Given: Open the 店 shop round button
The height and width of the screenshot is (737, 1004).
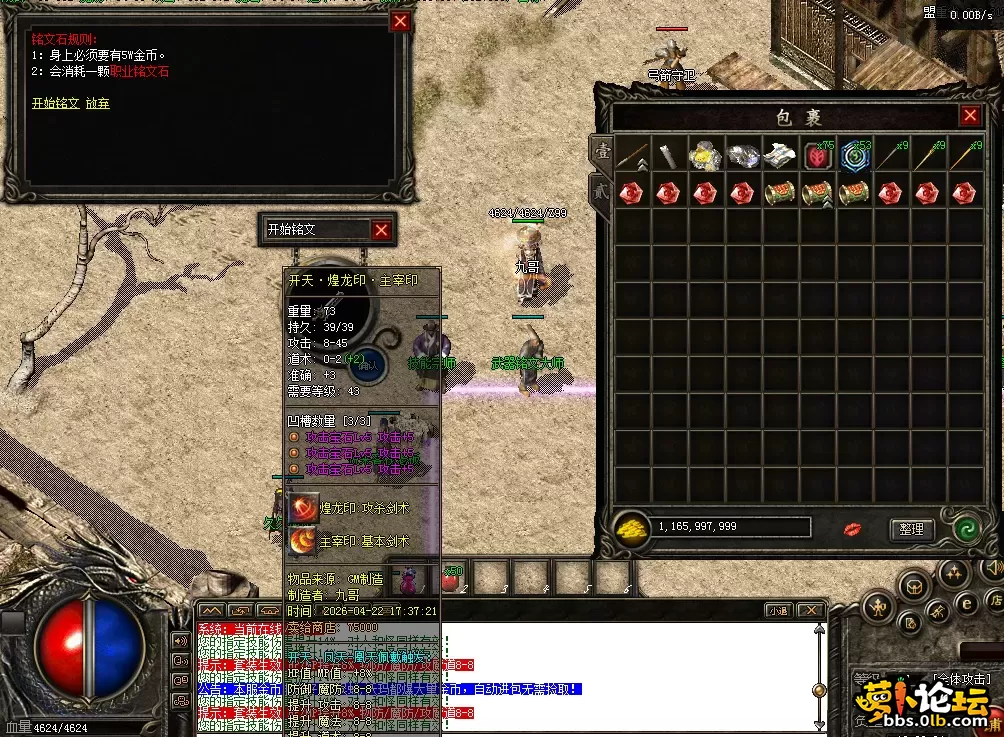Looking at the screenshot, I should pyautogui.click(x=996, y=600).
